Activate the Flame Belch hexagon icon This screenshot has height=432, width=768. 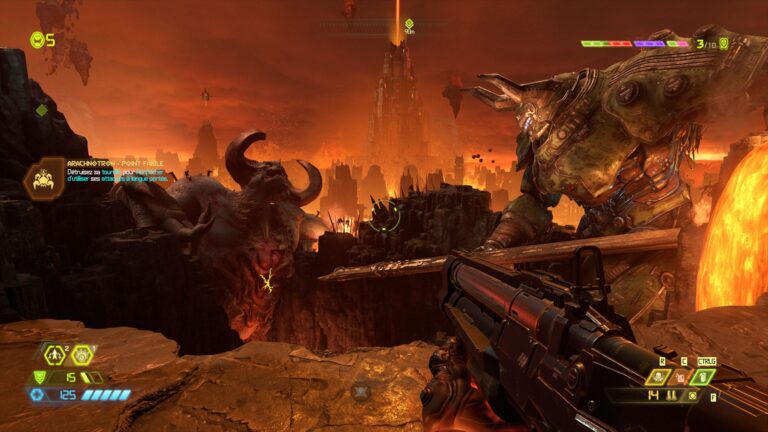(82, 354)
